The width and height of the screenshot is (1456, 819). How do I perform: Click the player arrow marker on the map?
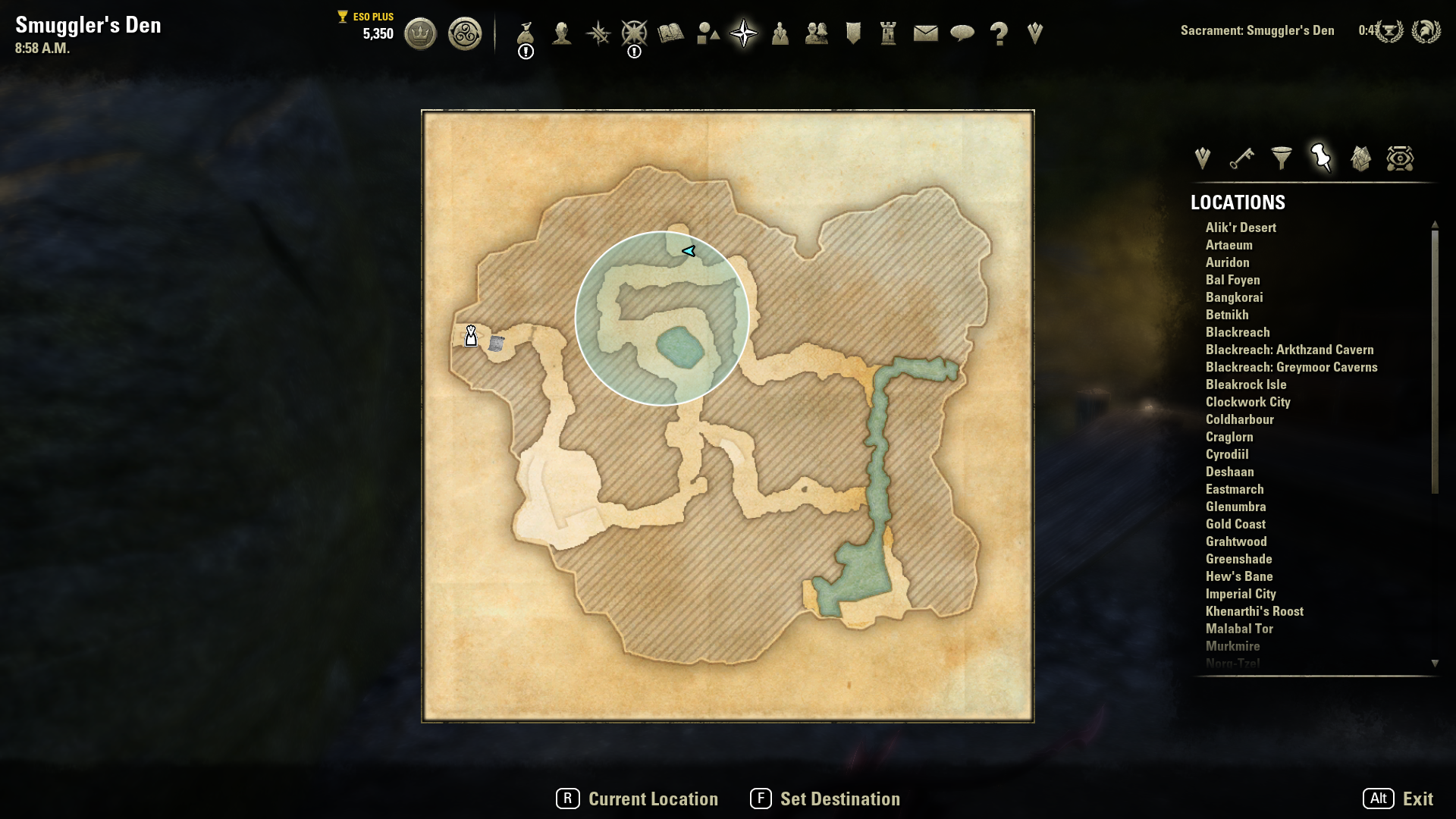(x=689, y=251)
